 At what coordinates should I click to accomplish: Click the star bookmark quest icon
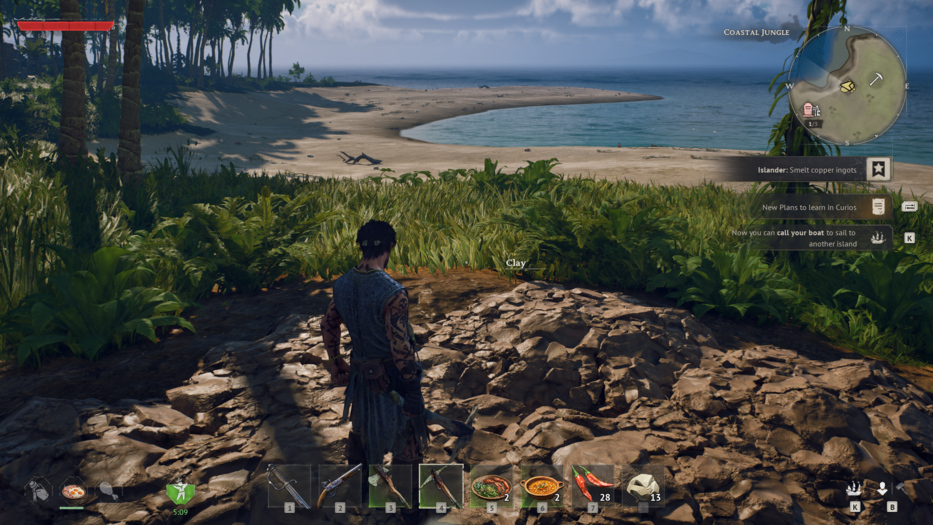click(878, 169)
